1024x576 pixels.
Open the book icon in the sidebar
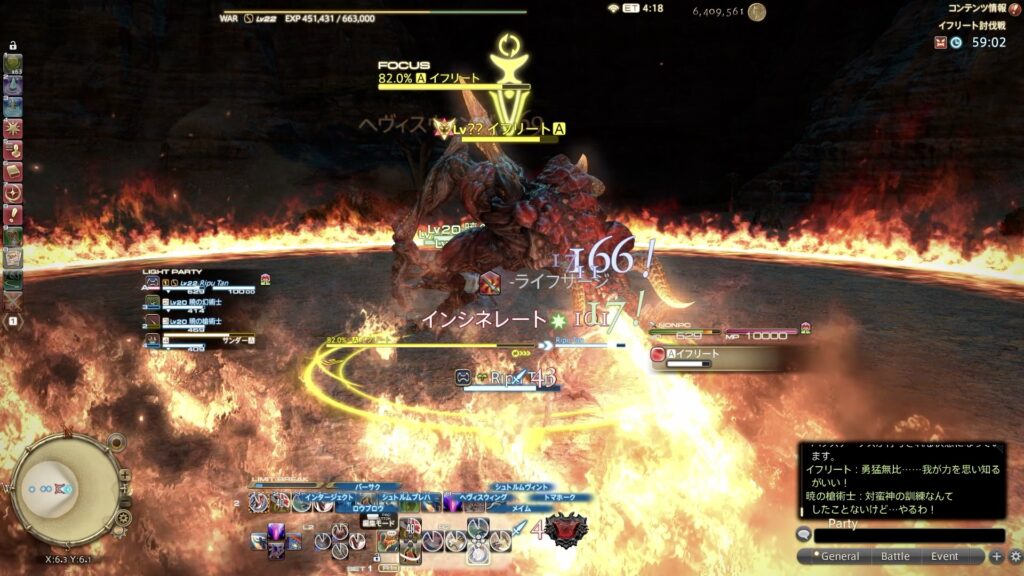[x=13, y=171]
